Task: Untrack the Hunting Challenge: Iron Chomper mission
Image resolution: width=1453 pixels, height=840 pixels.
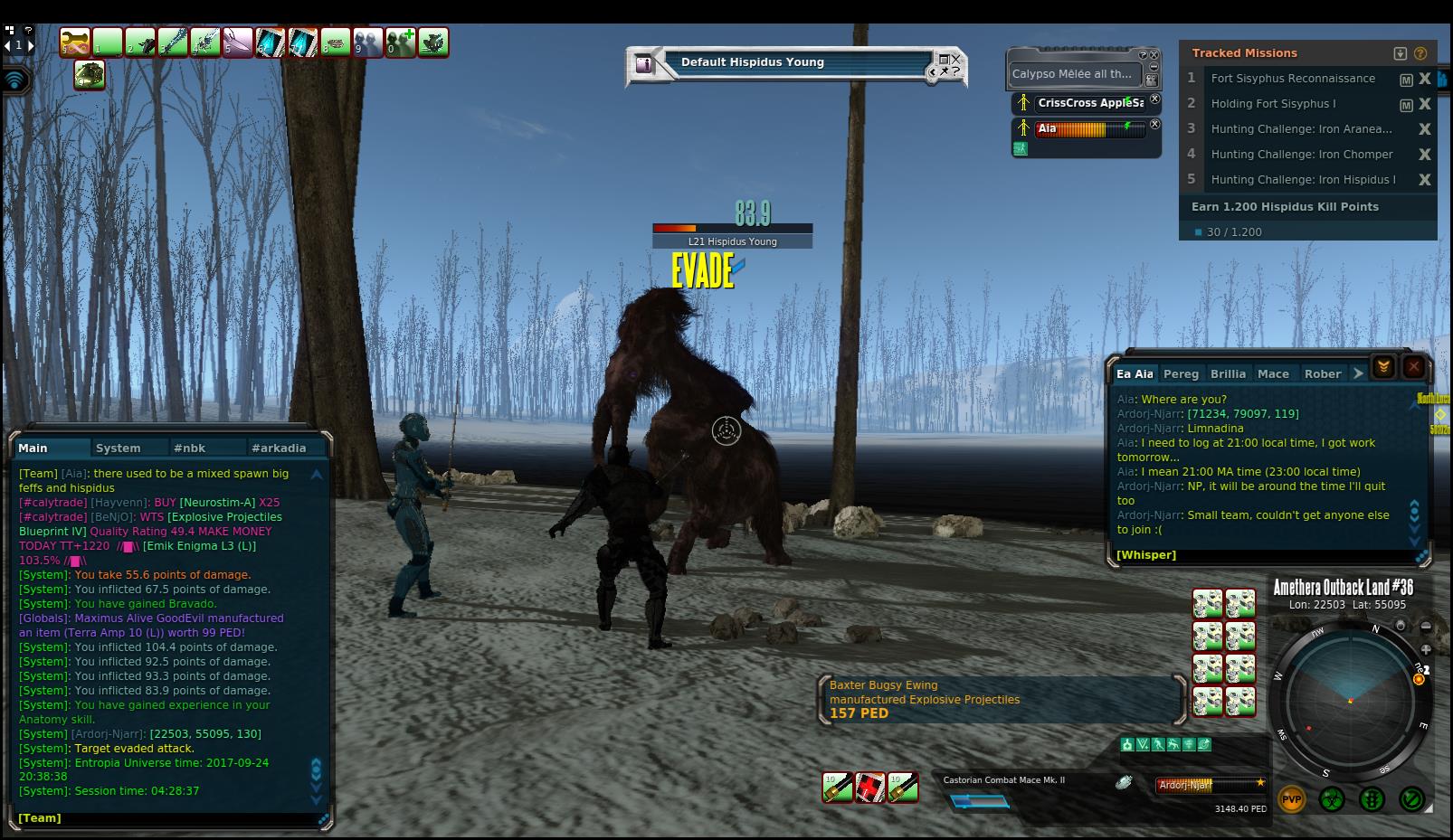Action: pyautogui.click(x=1424, y=155)
